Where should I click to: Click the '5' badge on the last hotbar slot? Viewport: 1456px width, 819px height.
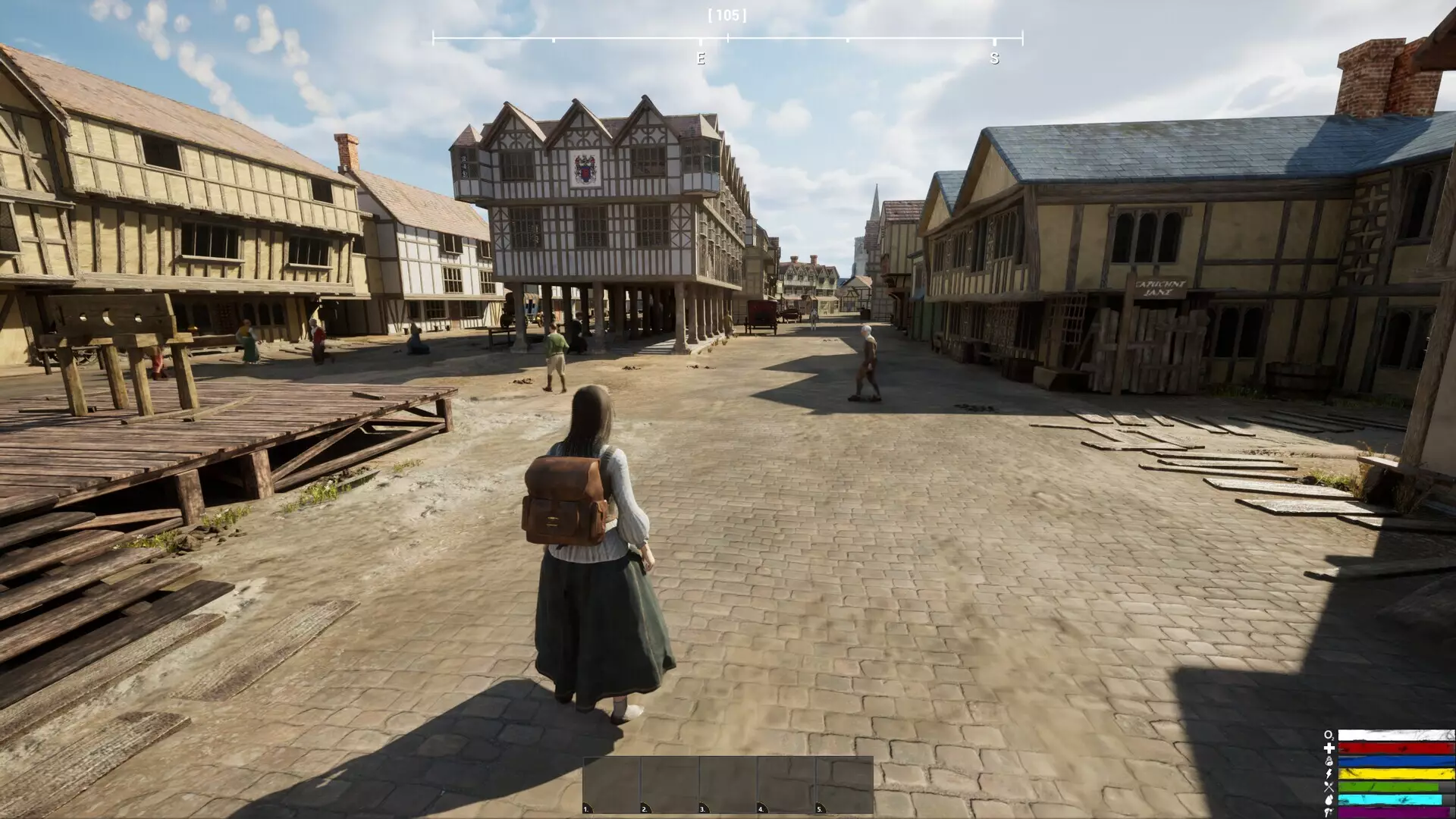821,810
